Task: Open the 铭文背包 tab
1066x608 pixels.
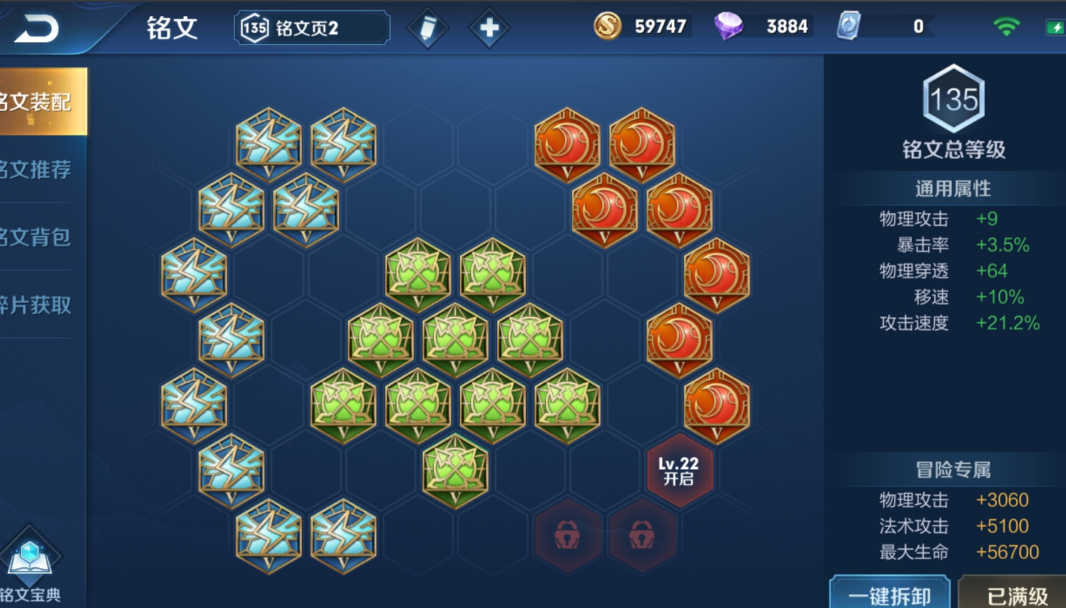Action: coord(40,237)
